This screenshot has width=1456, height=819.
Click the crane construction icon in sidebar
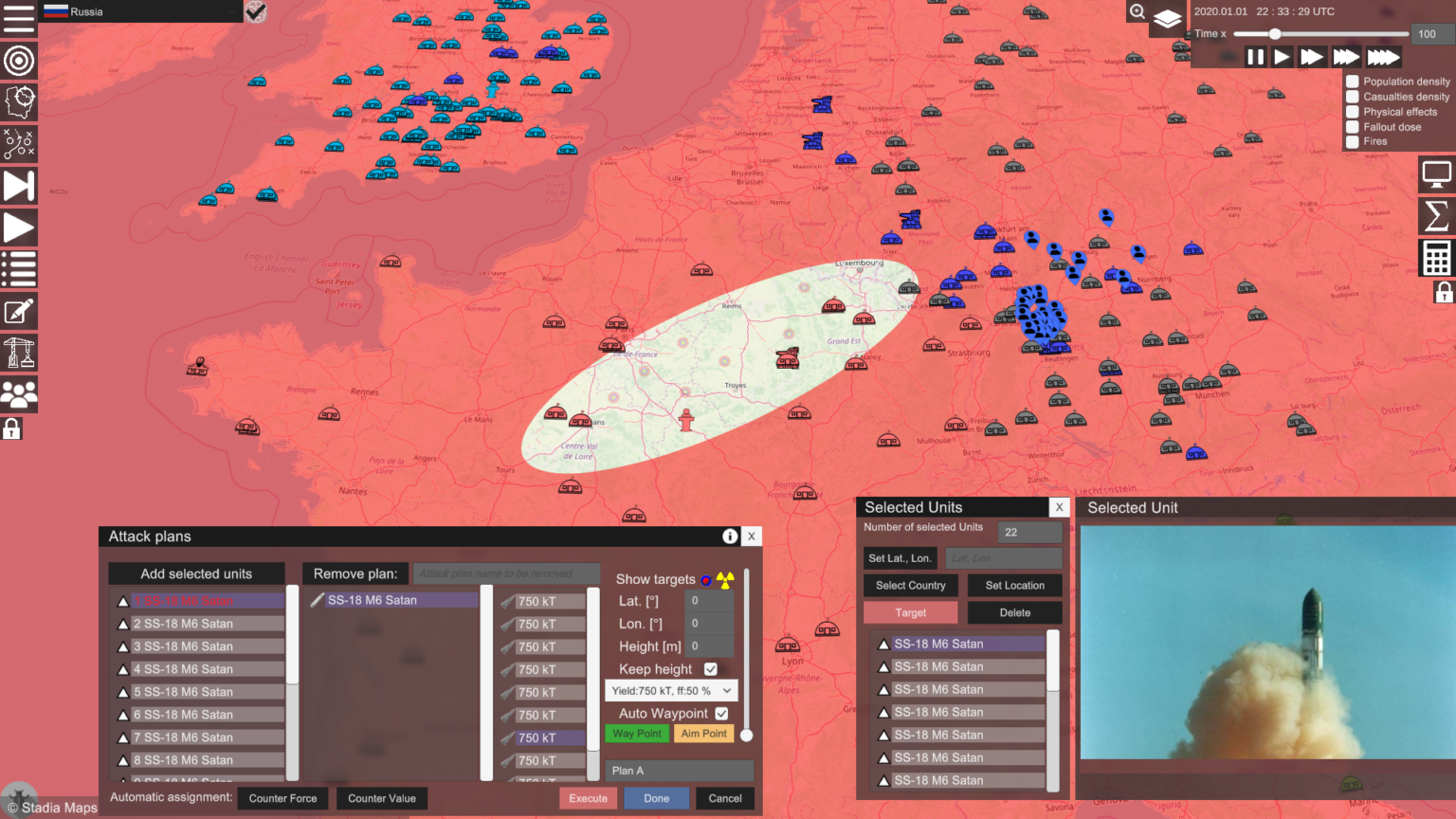(x=19, y=353)
